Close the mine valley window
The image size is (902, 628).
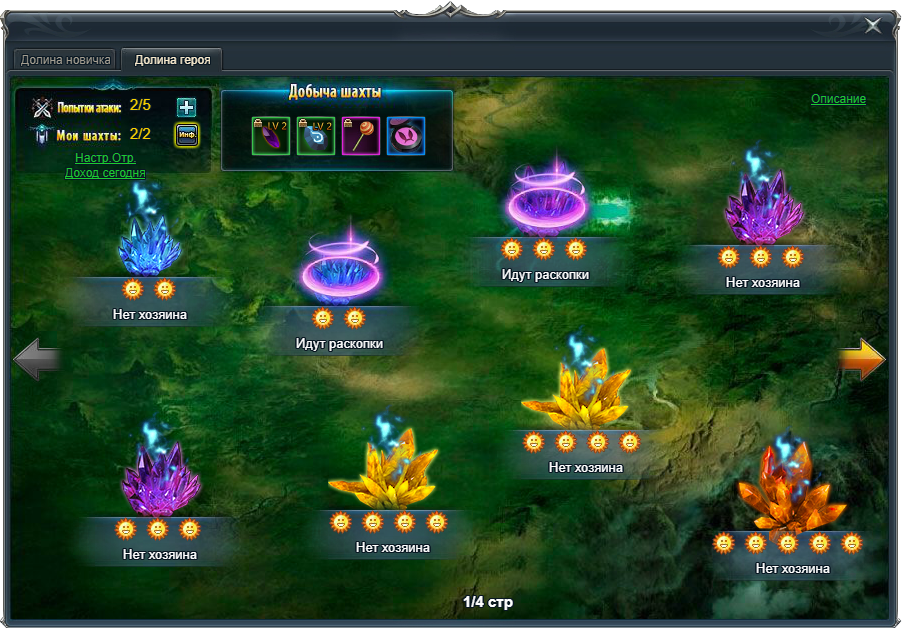[x=873, y=26]
